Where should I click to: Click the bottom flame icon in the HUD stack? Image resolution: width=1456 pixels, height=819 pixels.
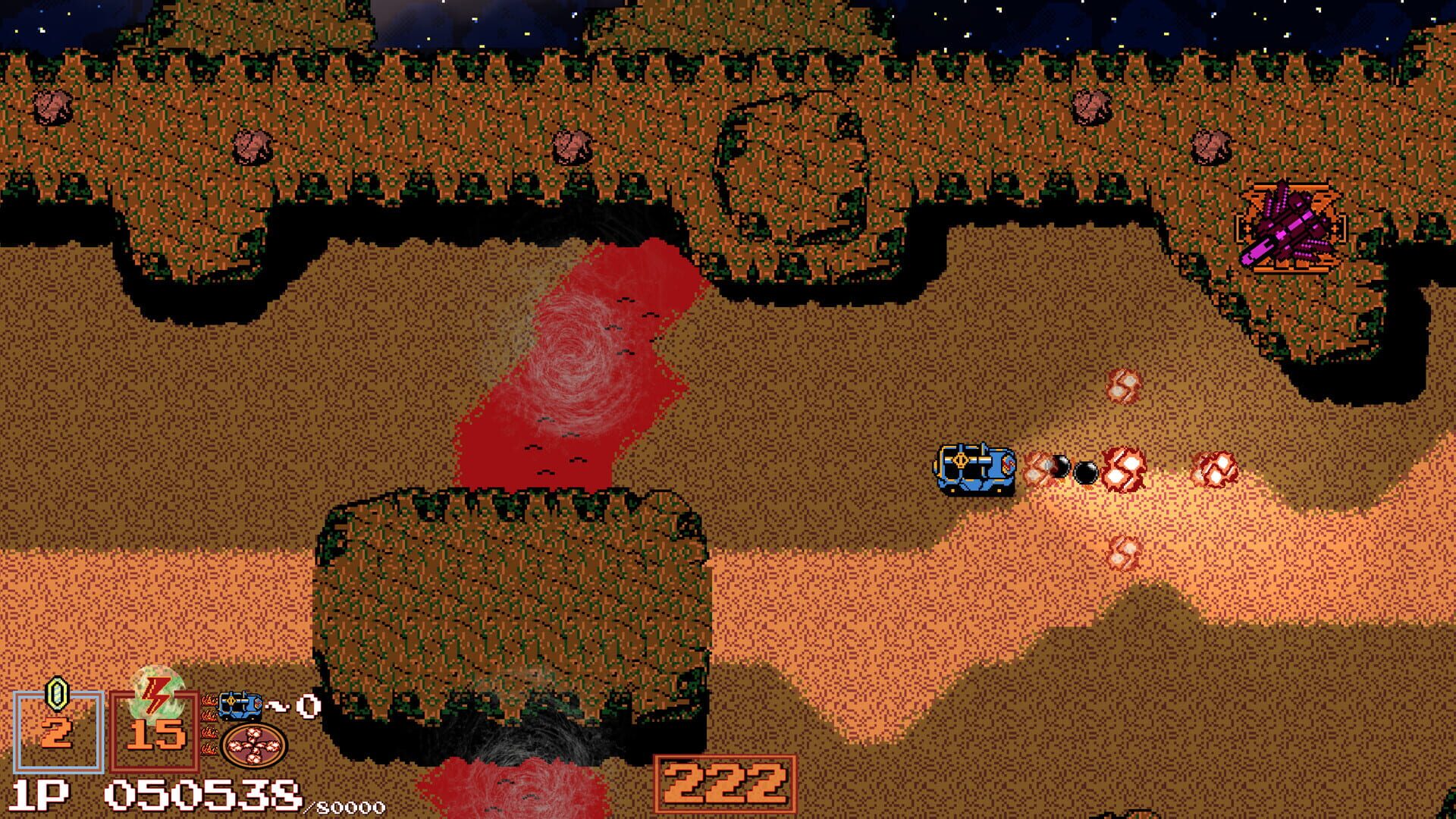click(x=212, y=747)
